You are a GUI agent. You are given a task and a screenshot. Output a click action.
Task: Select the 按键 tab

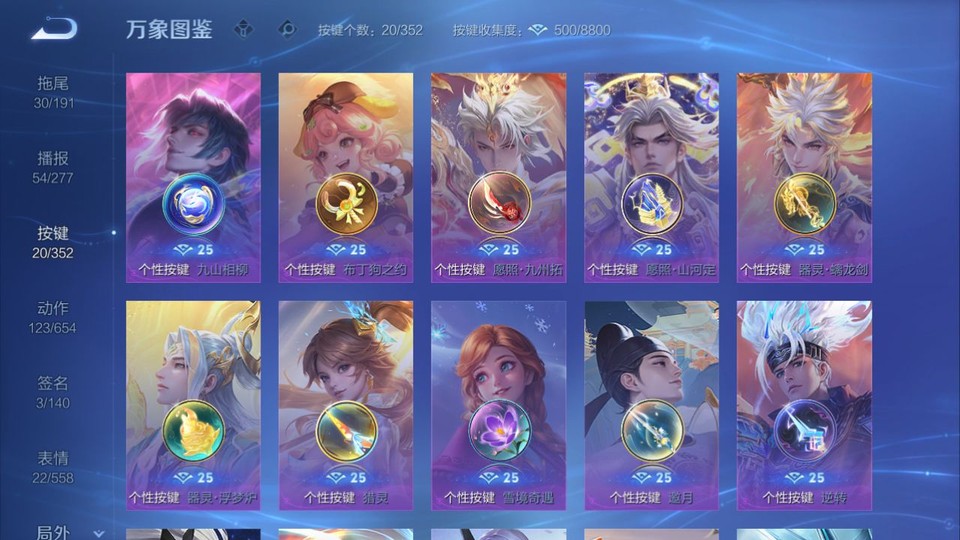click(54, 241)
